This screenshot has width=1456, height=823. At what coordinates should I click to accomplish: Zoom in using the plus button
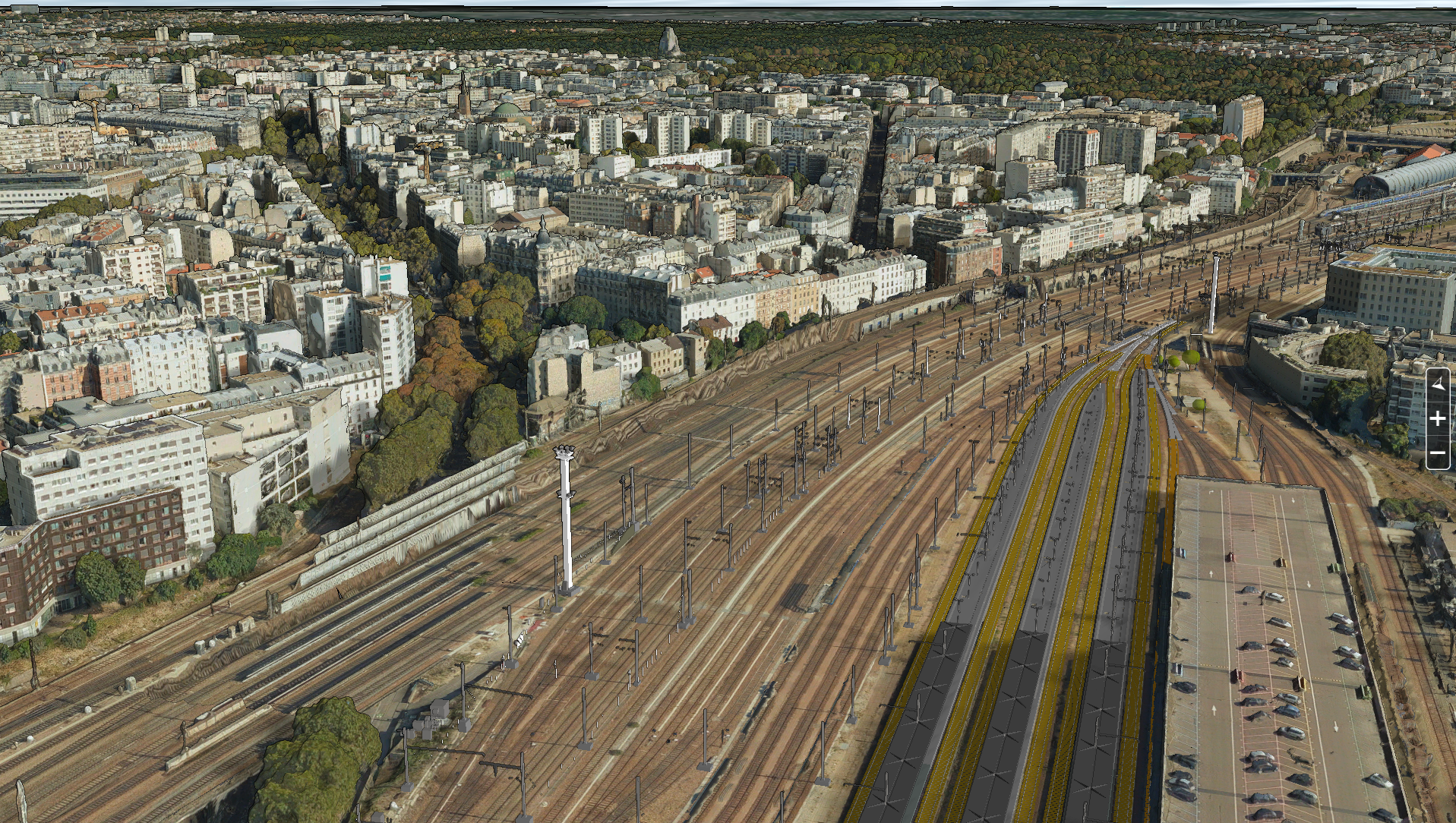click(1439, 418)
